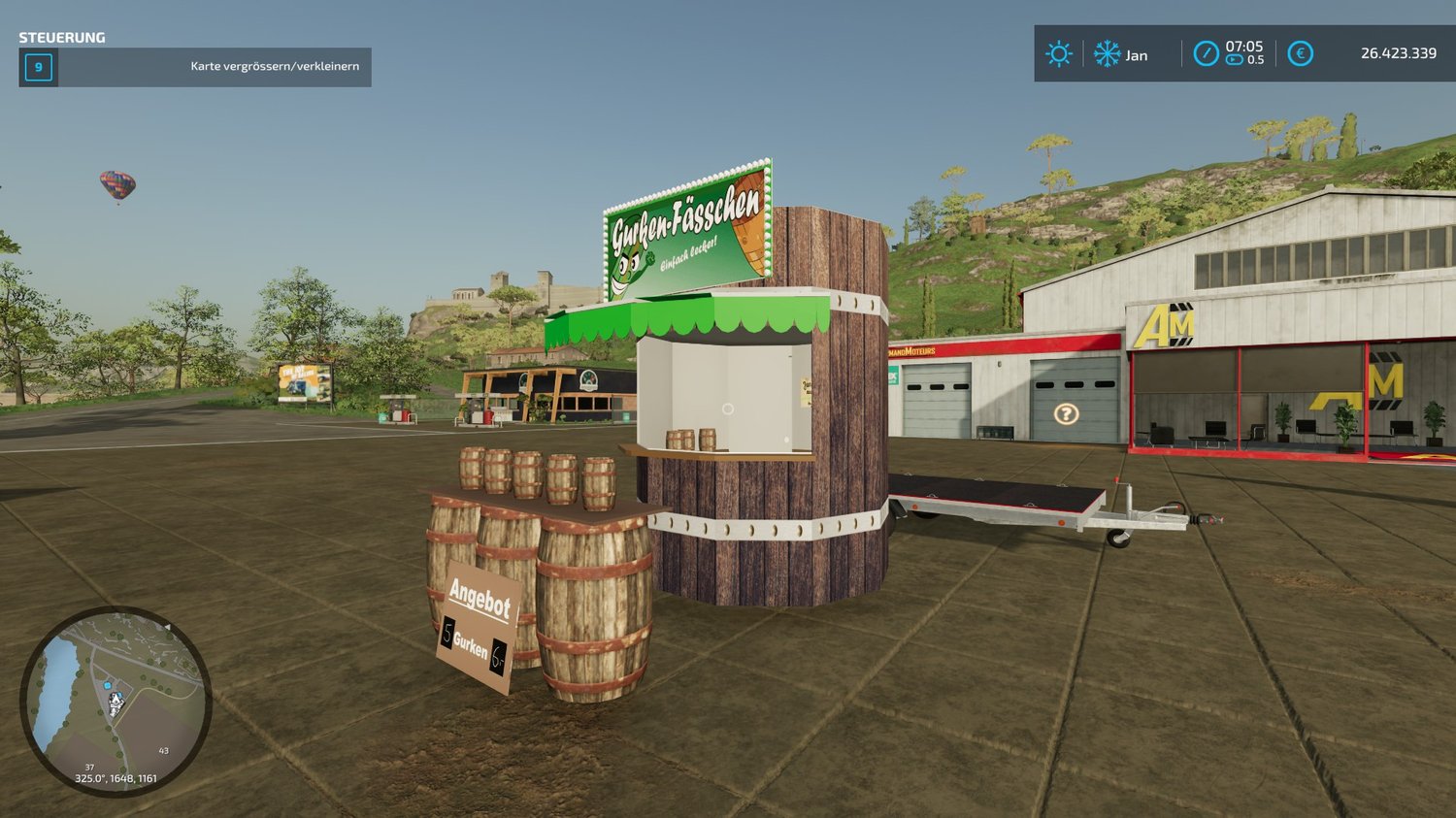Click the sun weather icon
This screenshot has width=1456, height=818.
tap(1059, 53)
